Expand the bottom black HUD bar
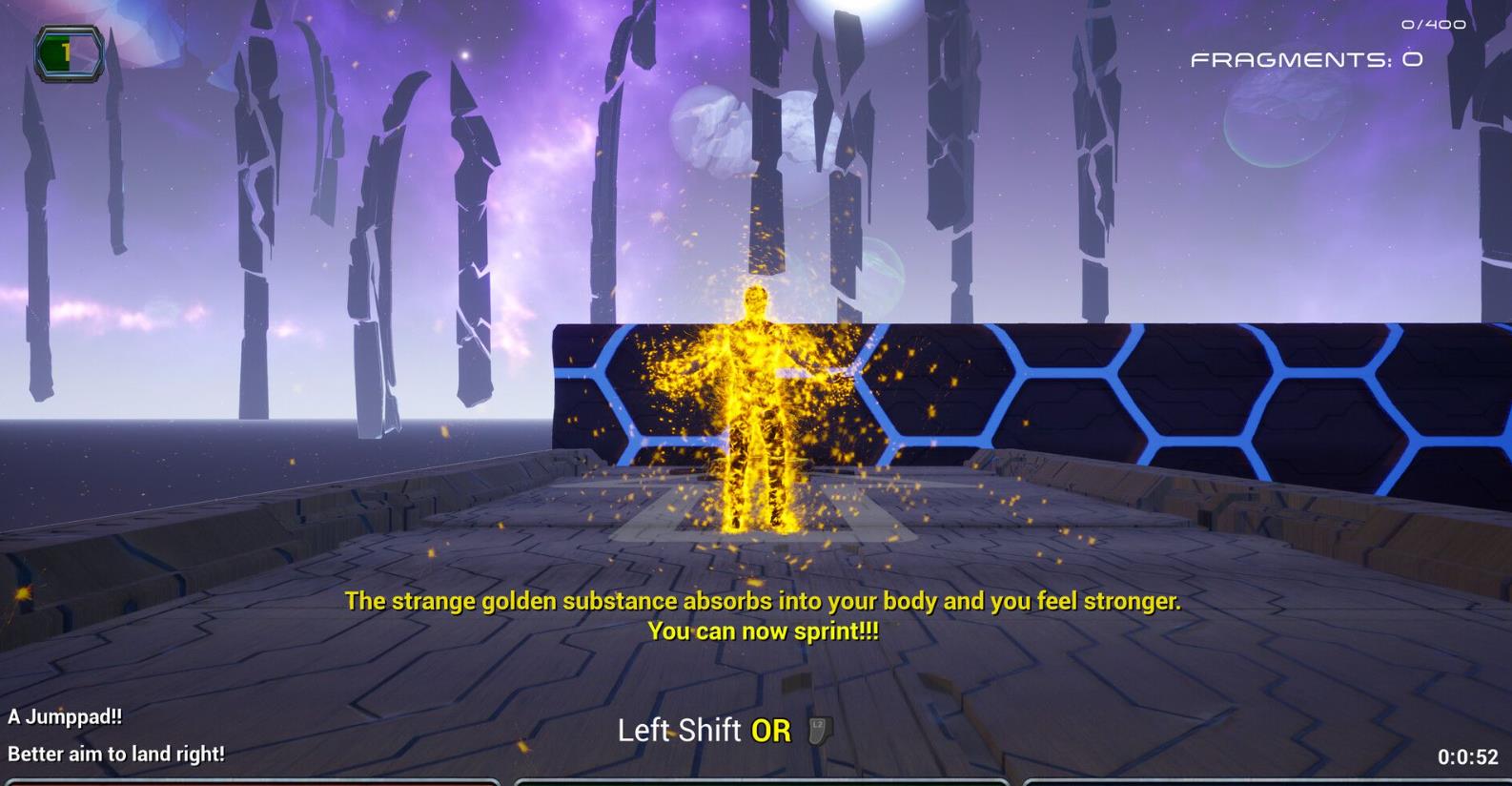The width and height of the screenshot is (1512, 786). 756,779
